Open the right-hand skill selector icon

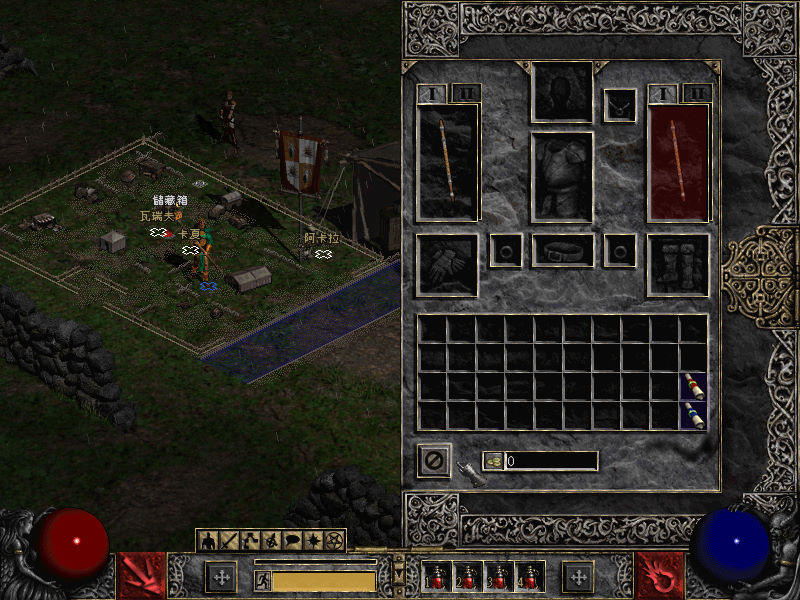point(660,576)
